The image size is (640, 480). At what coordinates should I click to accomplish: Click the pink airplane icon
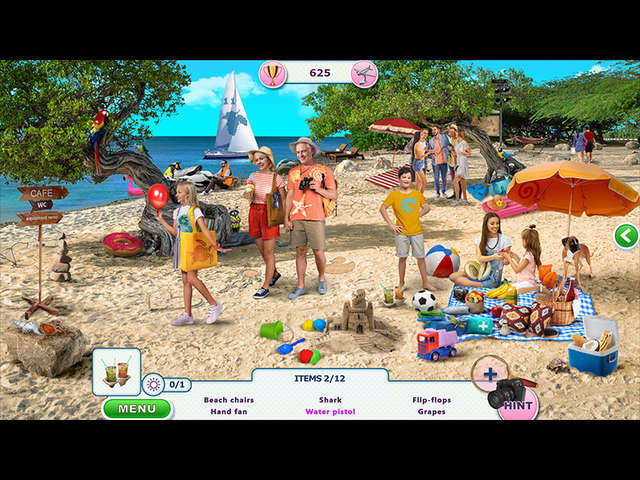[364, 73]
